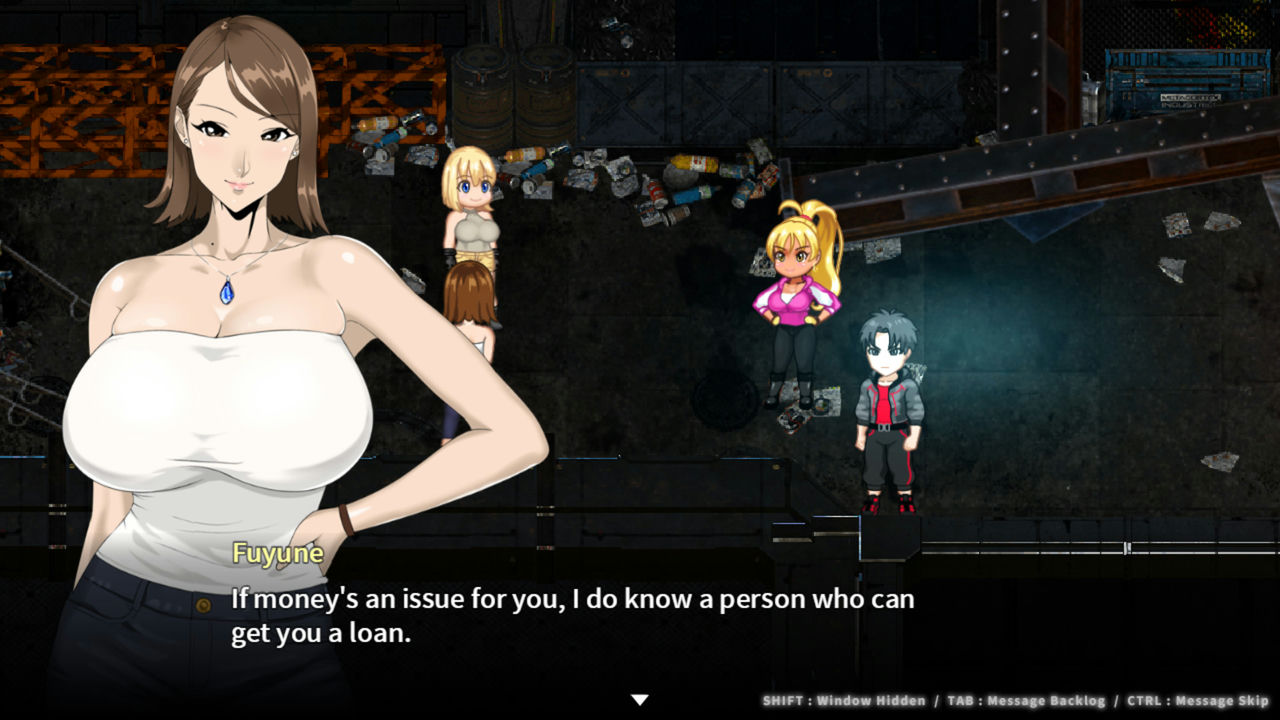
Task: Select the ponytail girl sprite in pink
Action: click(x=795, y=300)
